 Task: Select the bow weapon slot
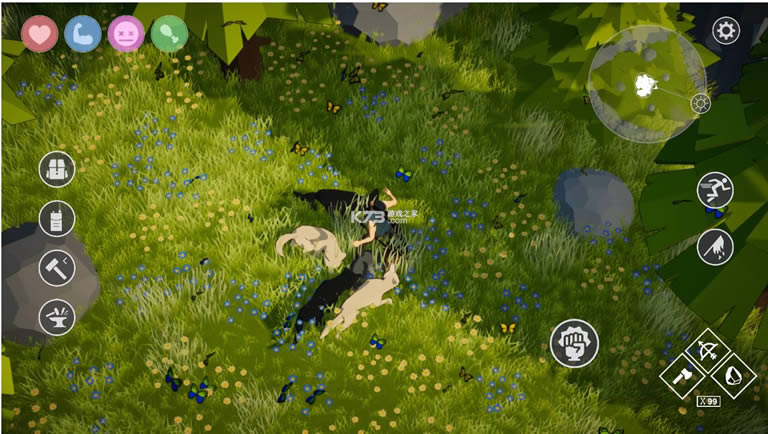click(x=709, y=353)
